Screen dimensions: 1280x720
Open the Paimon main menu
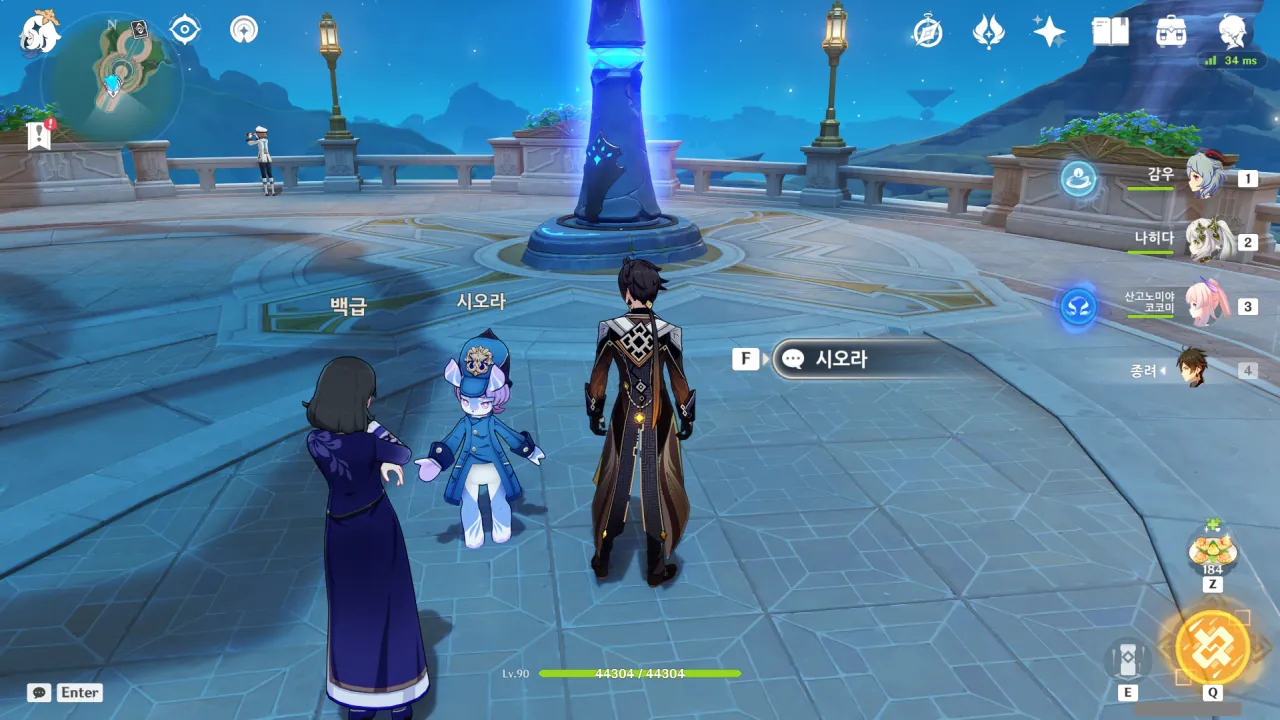(x=40, y=32)
